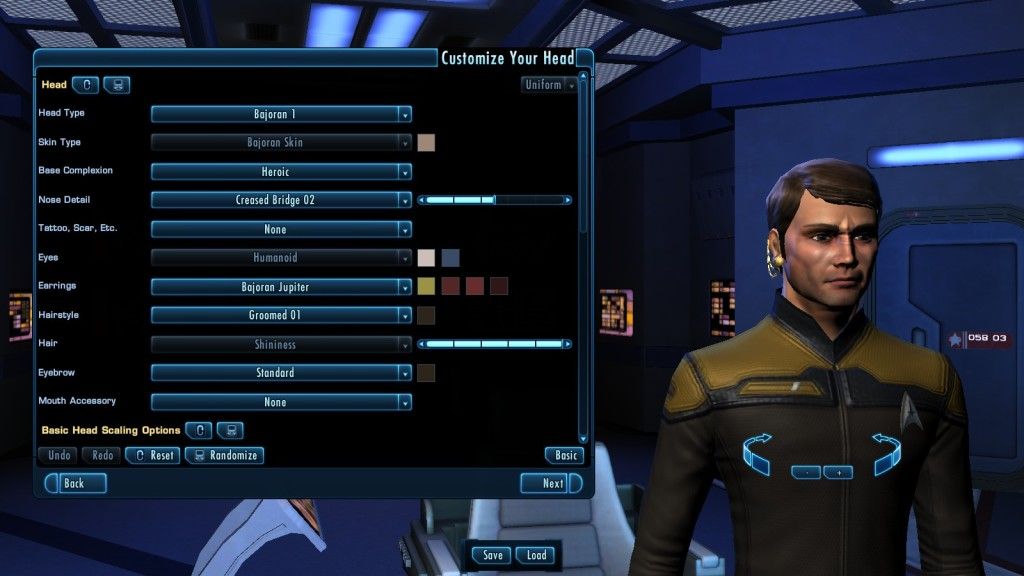Expand the Nose Detail dropdown
Viewport: 1024px width, 576px height.
[281, 200]
